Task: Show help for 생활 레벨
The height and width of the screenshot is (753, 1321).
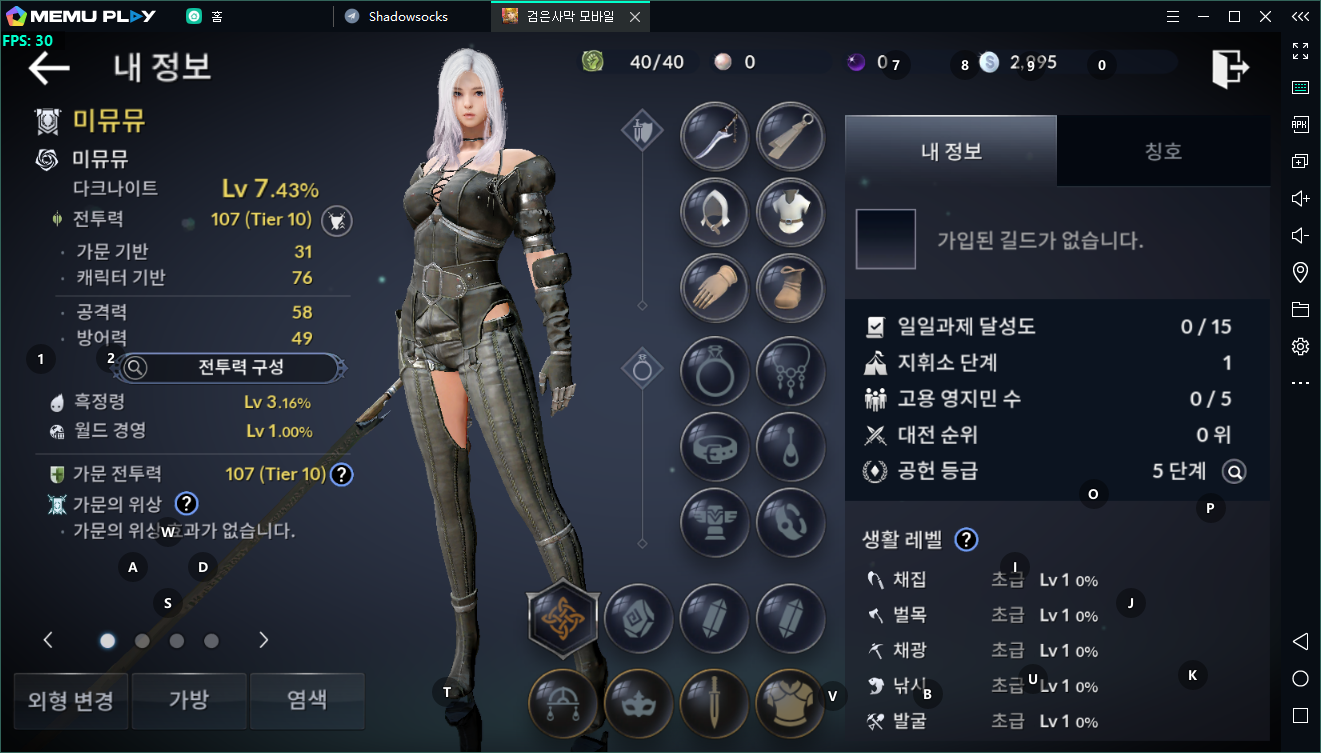Action: coord(965,540)
